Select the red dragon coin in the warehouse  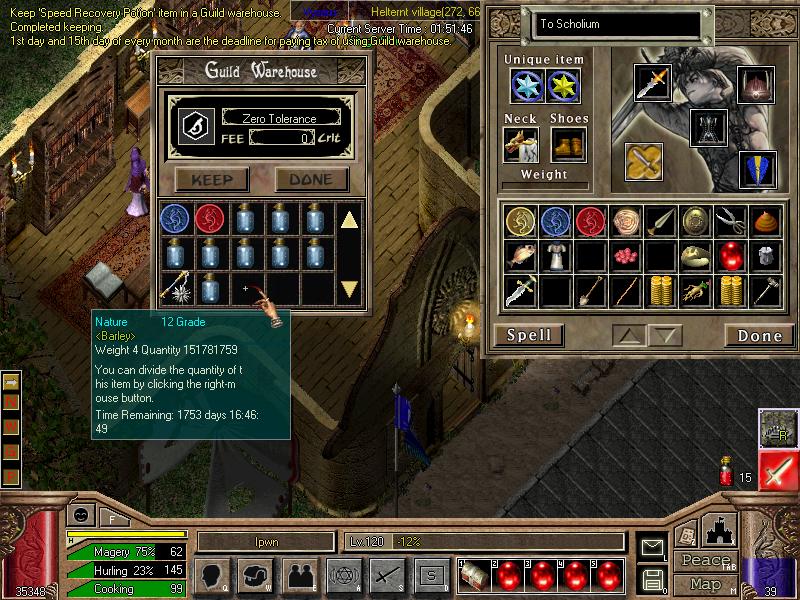(210, 218)
